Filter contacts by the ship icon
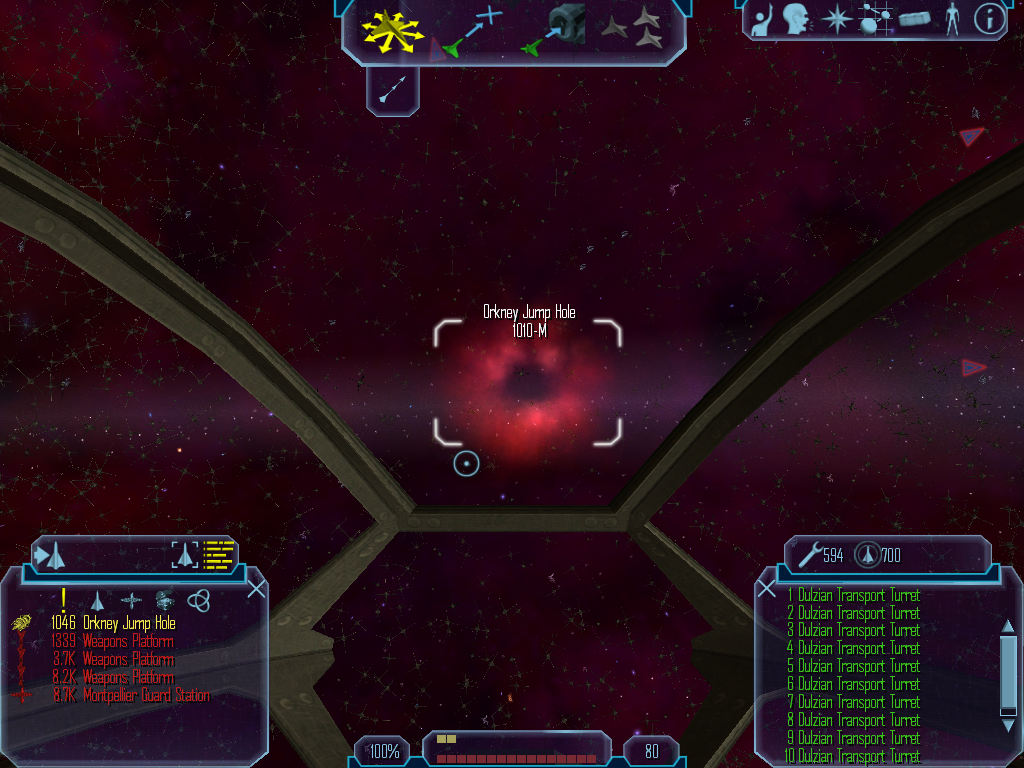Viewport: 1024px width, 768px height. pyautogui.click(x=97, y=600)
